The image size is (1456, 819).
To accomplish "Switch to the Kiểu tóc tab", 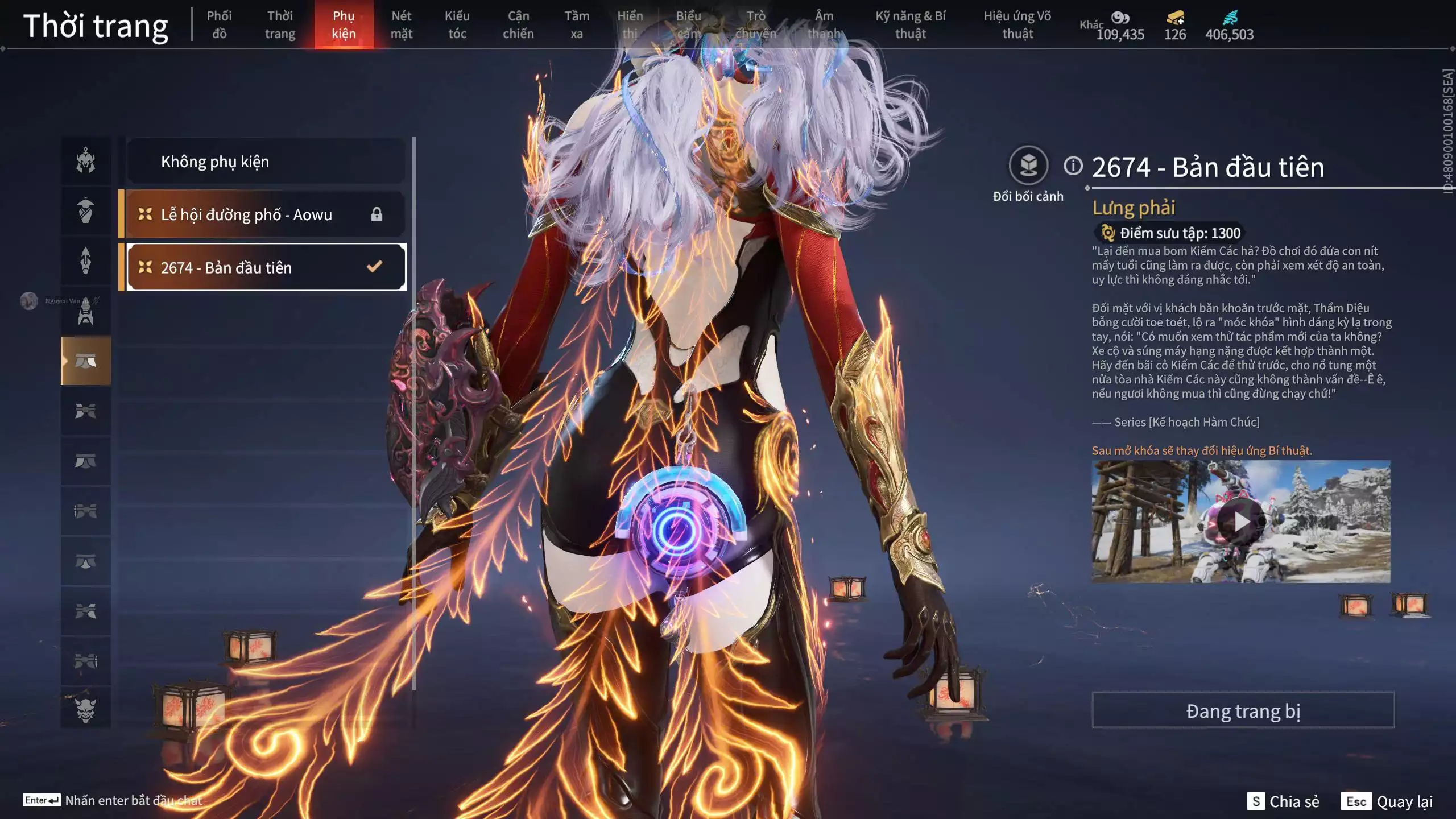I will tap(457, 25).
